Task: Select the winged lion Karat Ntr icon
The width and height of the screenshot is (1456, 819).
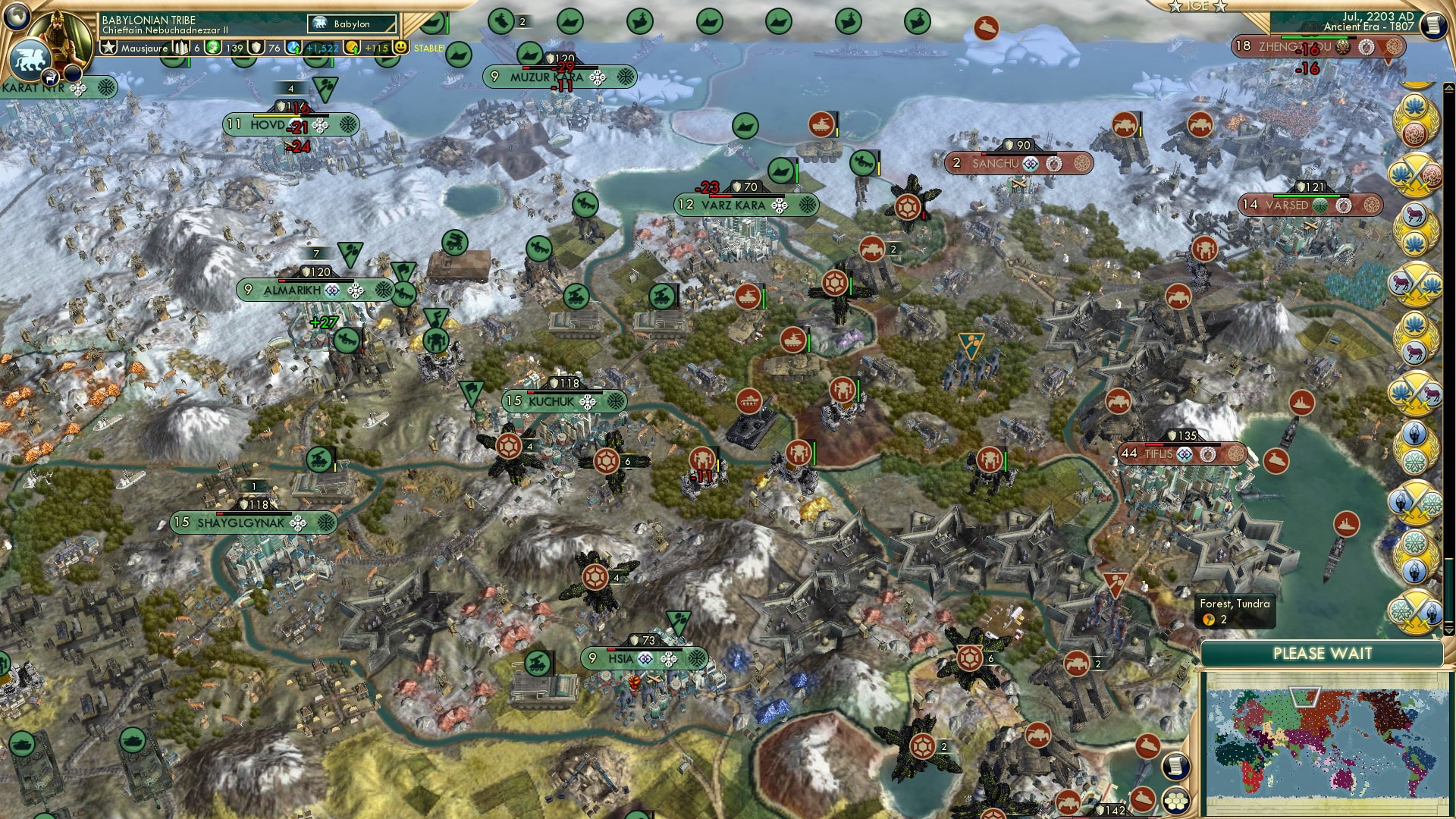Action: [x=29, y=59]
